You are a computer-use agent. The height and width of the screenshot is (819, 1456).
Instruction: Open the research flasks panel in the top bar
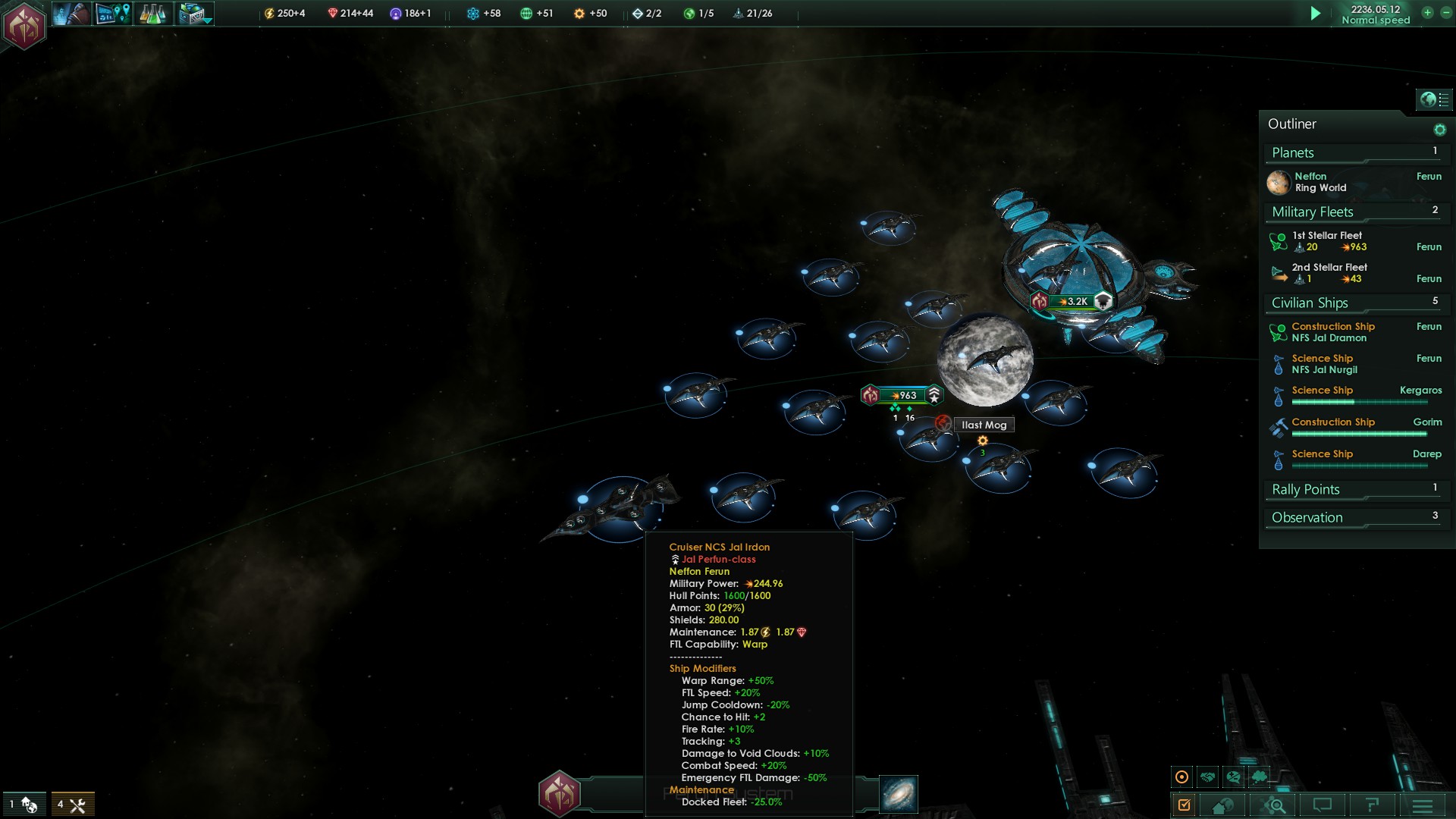(x=152, y=14)
